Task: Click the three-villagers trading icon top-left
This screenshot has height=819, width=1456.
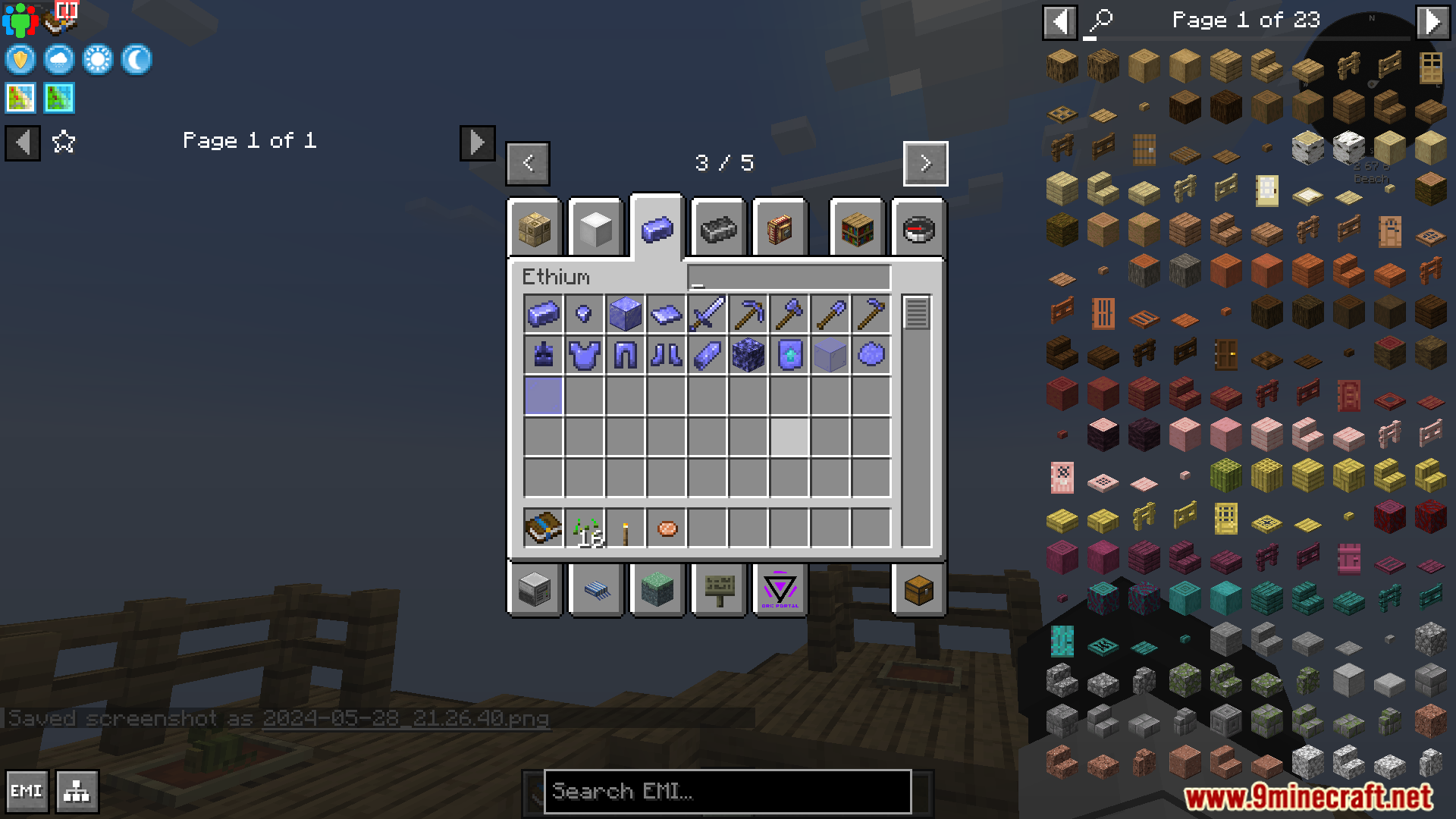Action: coord(22,20)
